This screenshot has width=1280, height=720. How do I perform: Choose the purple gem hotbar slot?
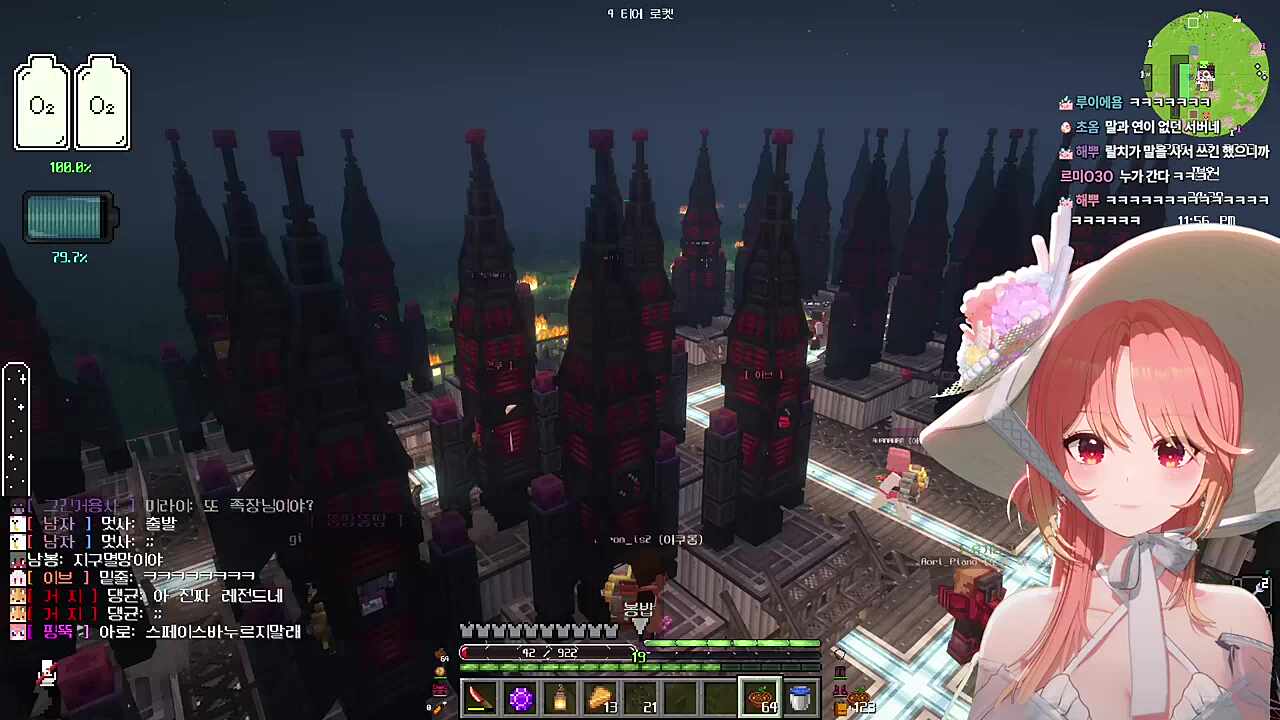pos(520,698)
